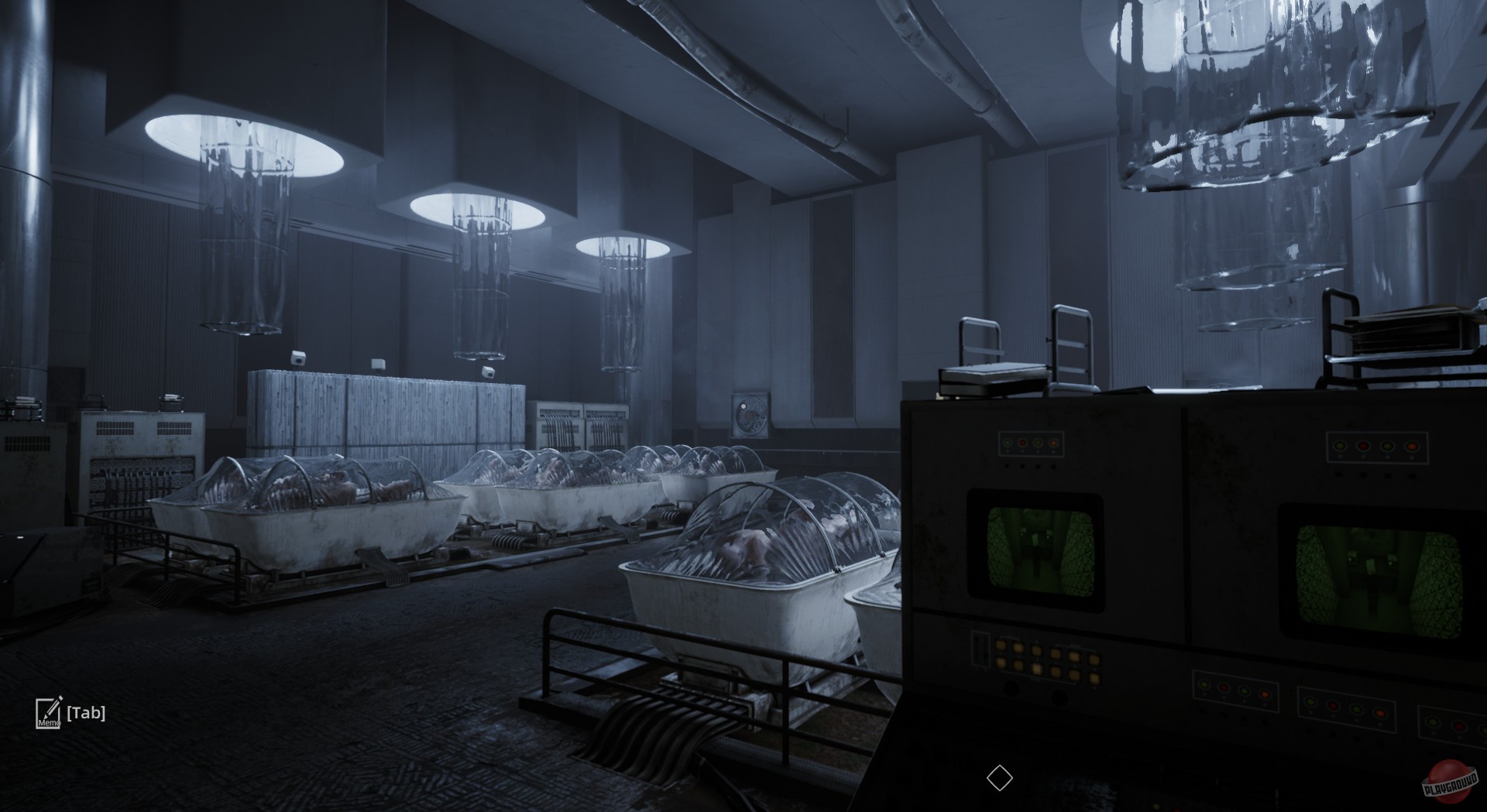Click the Memo pencil icon

48,714
